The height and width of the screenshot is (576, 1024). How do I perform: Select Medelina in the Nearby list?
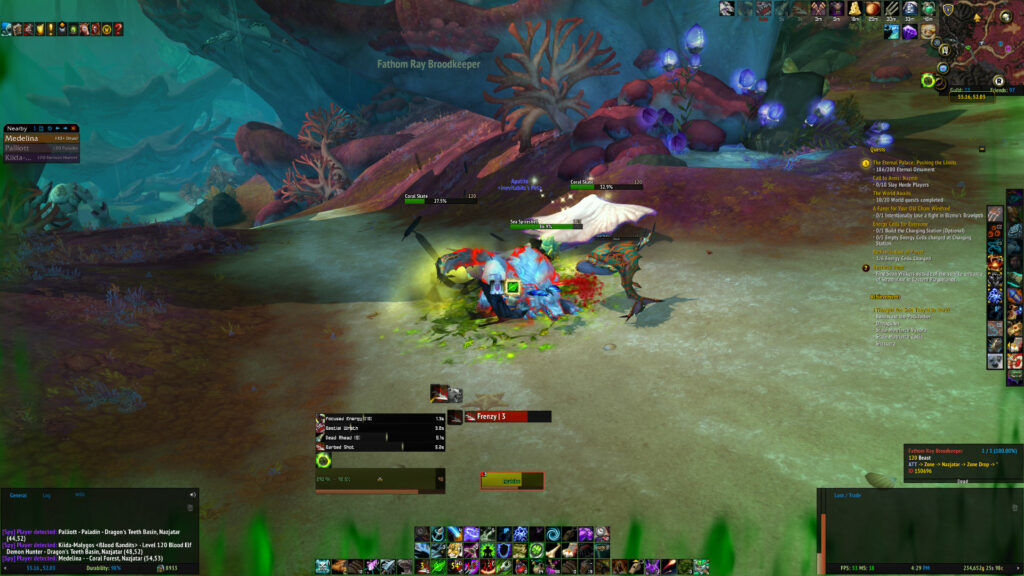pos(22,138)
